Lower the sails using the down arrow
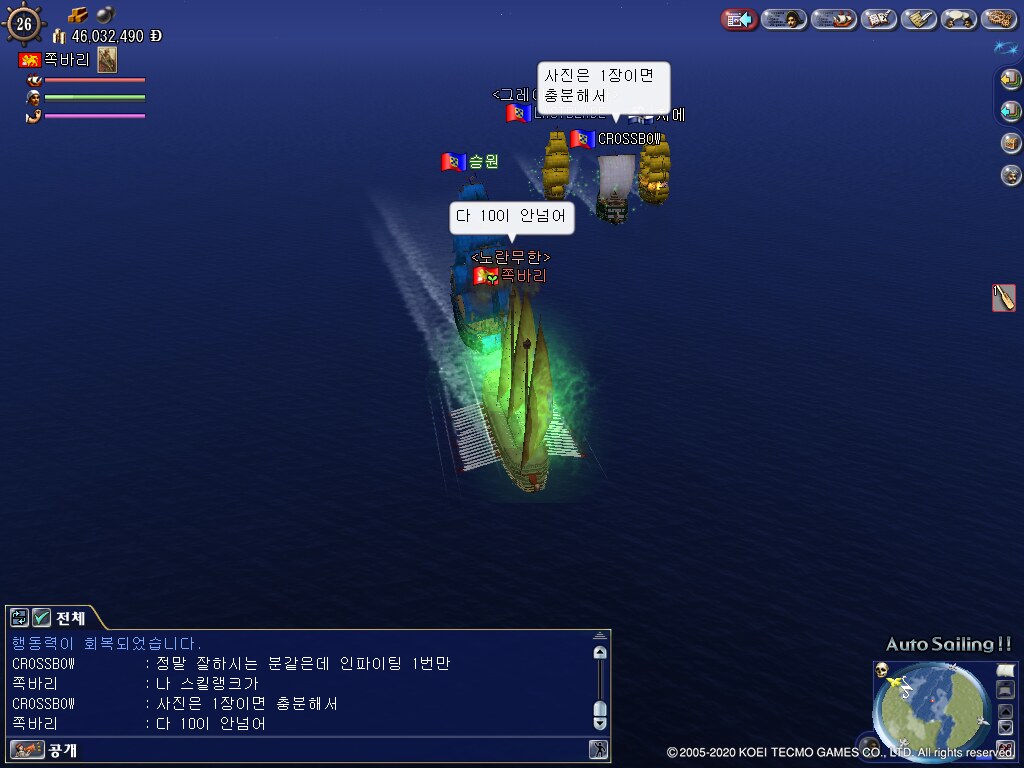 point(1006,728)
